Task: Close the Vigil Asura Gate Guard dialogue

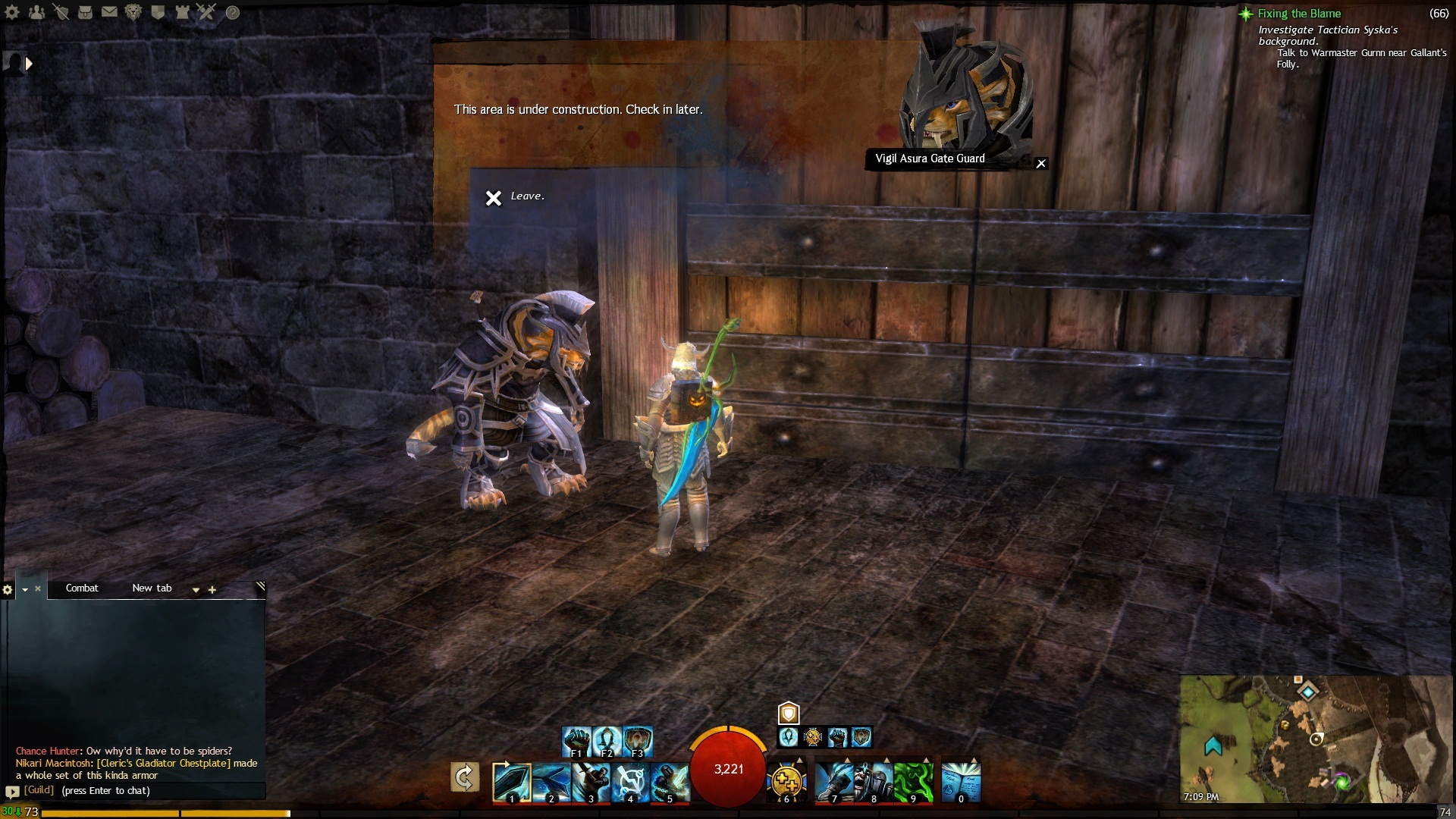Action: (x=1041, y=164)
